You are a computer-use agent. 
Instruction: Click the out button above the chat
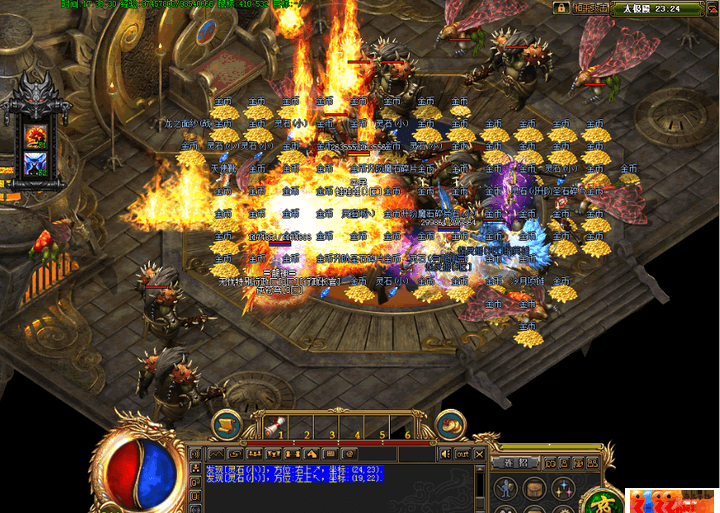tap(463, 454)
